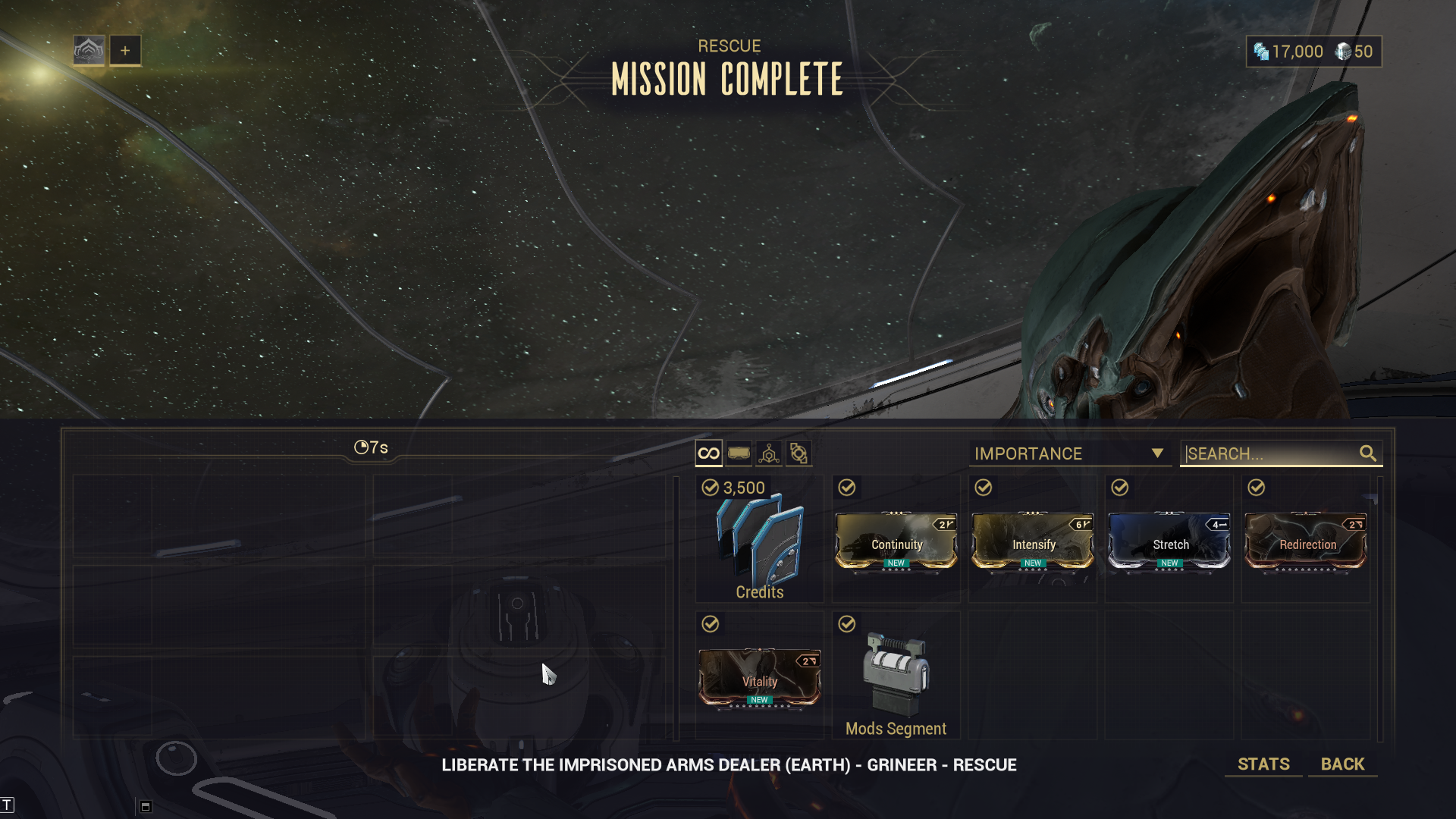Screen dimensions: 1456x819
Task: Click the player profile helmet icon
Action: tap(89, 51)
